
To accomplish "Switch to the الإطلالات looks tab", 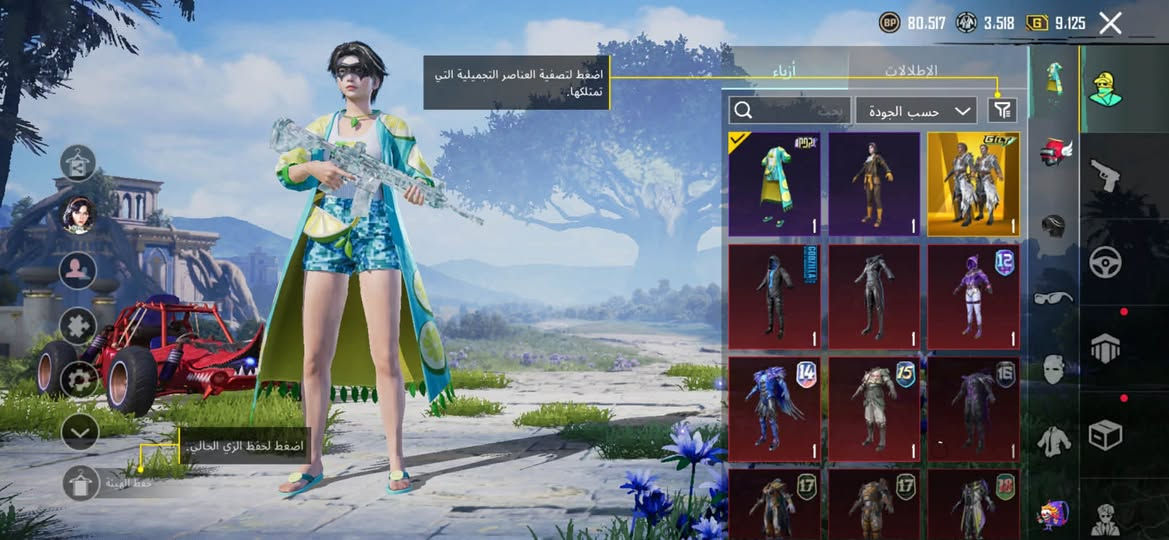I will tap(911, 71).
